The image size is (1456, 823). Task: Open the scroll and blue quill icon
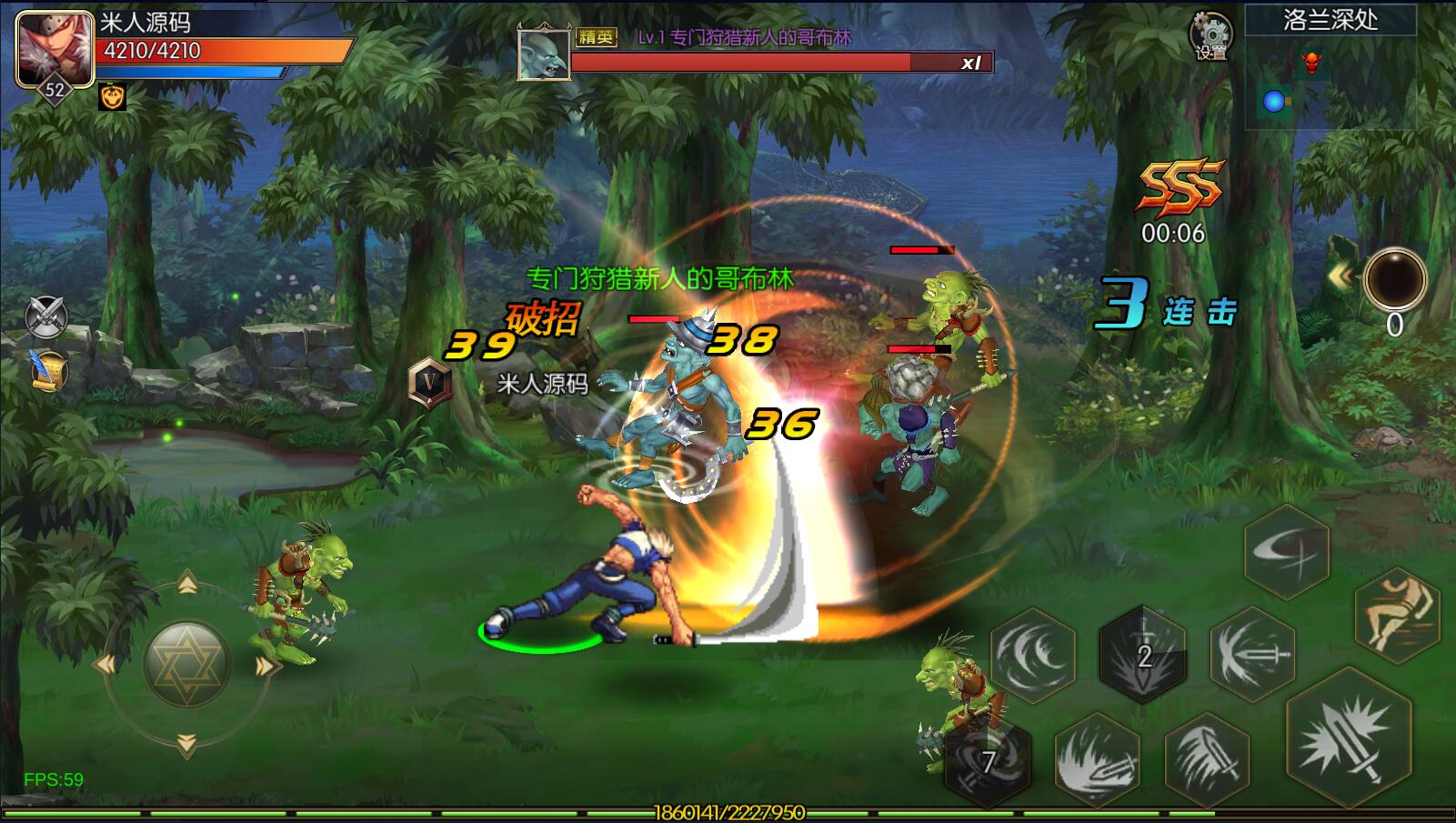pos(47,370)
